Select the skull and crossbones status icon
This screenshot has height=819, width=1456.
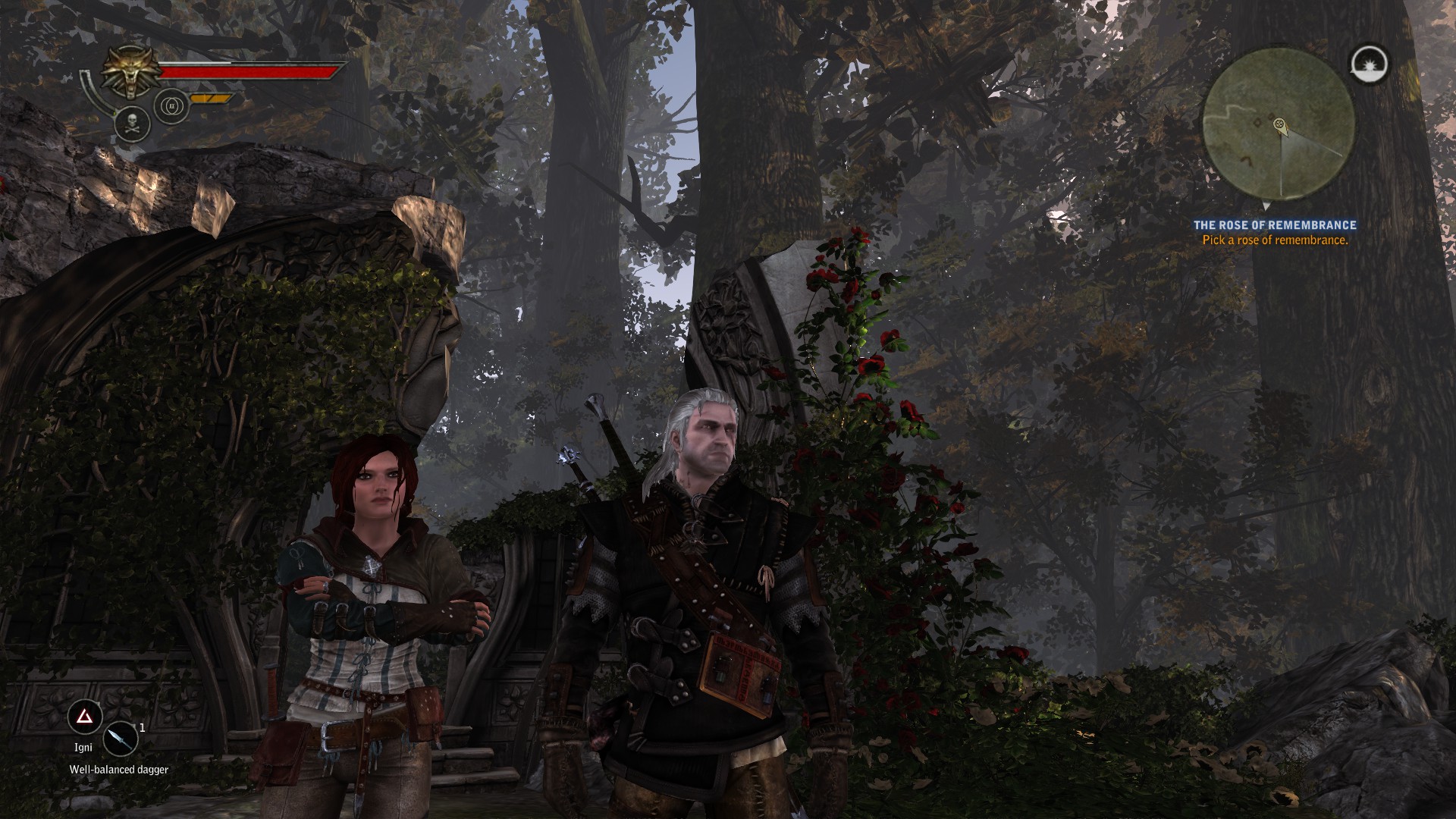(x=130, y=124)
